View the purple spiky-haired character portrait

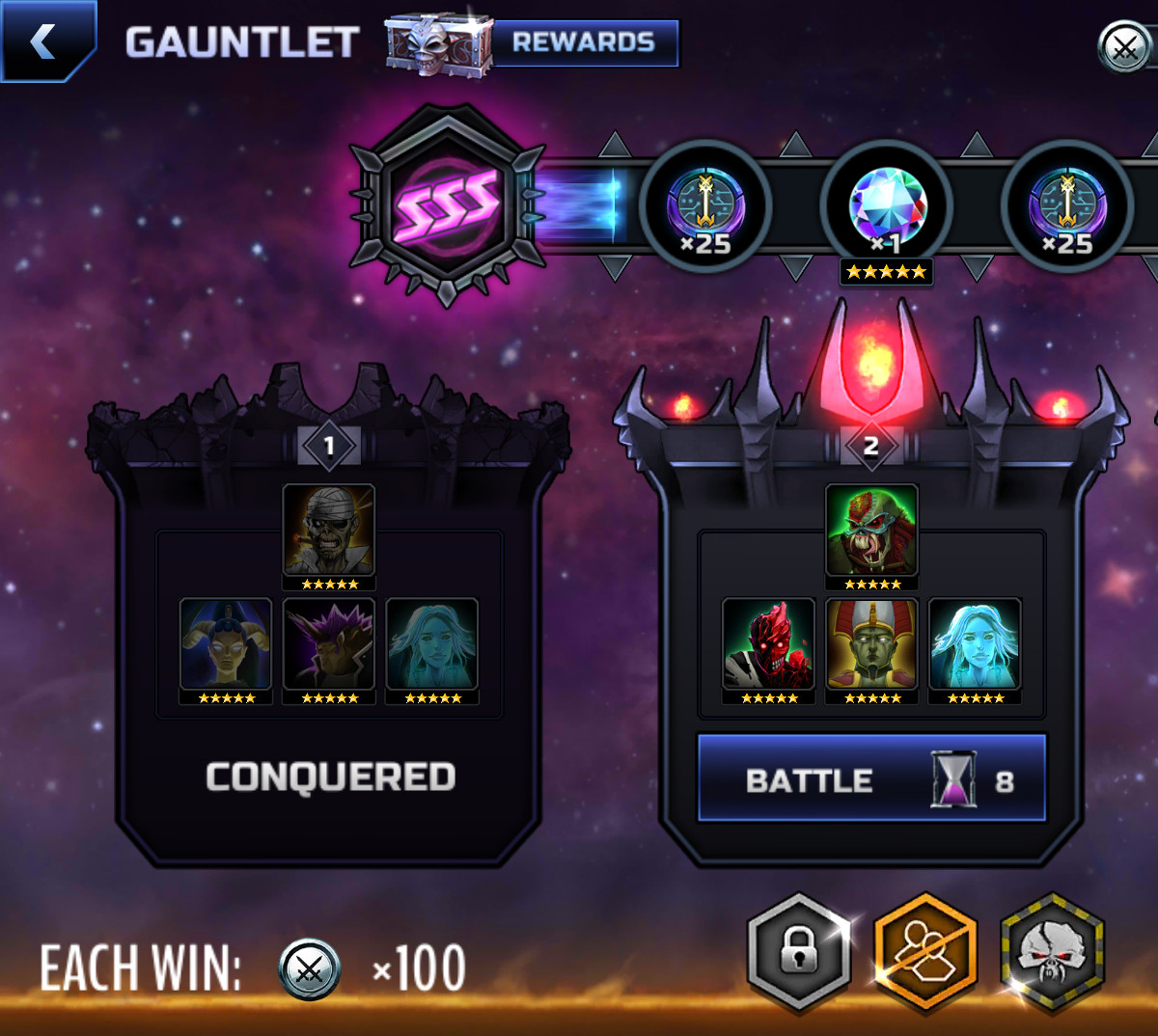pos(329,644)
